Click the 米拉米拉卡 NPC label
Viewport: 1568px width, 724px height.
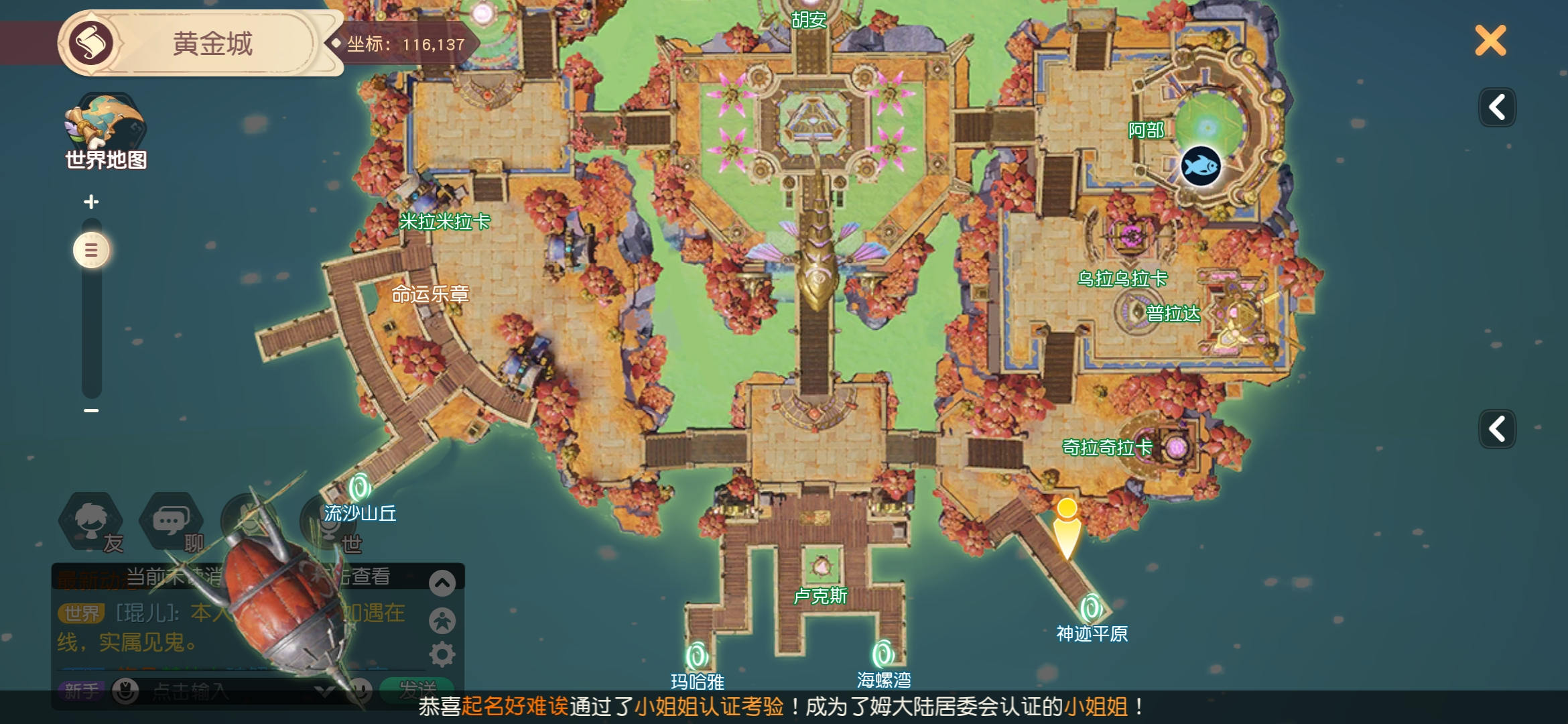pyautogui.click(x=445, y=221)
